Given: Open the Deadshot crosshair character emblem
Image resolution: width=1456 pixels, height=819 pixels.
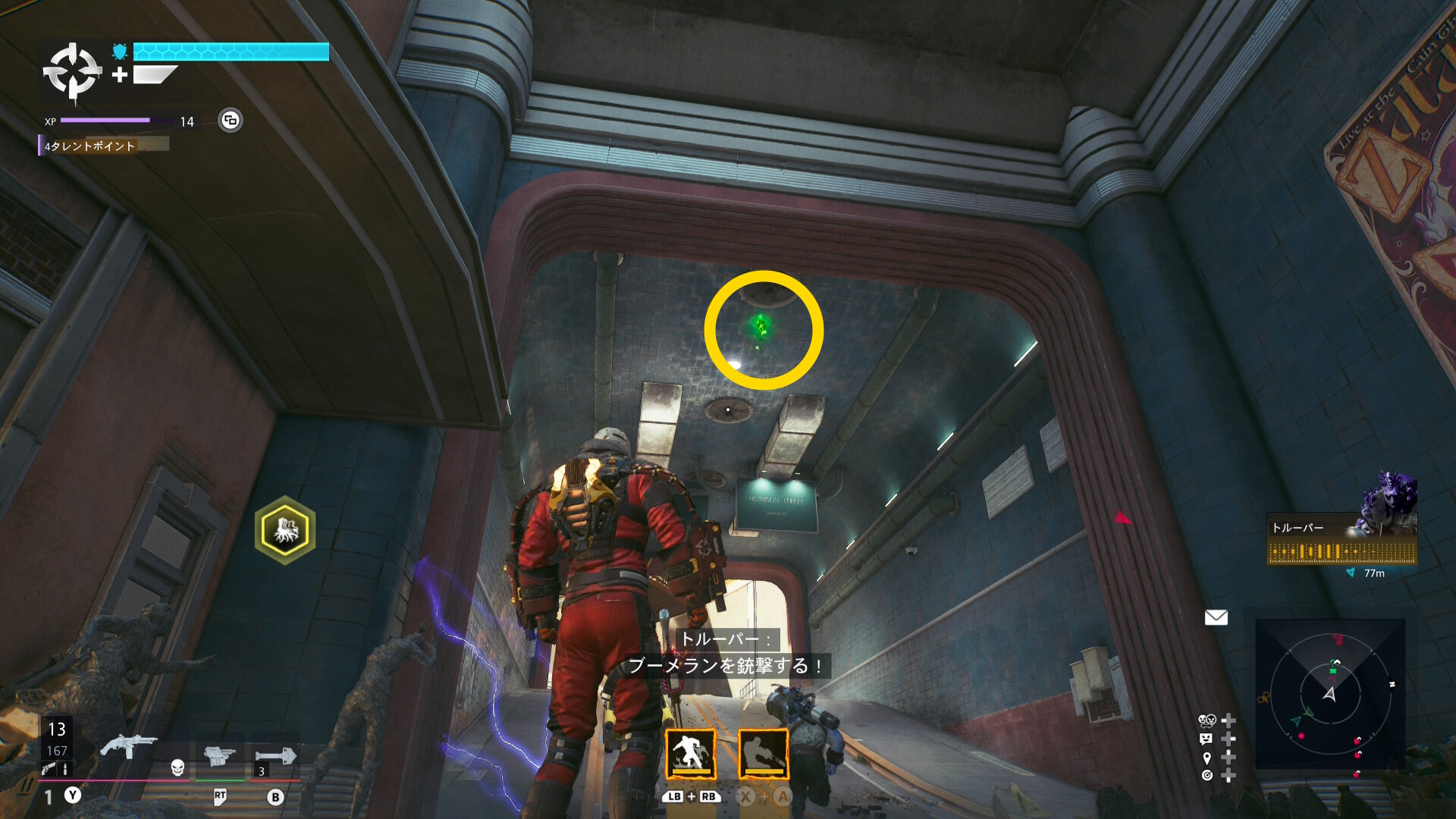Looking at the screenshot, I should point(72,72).
